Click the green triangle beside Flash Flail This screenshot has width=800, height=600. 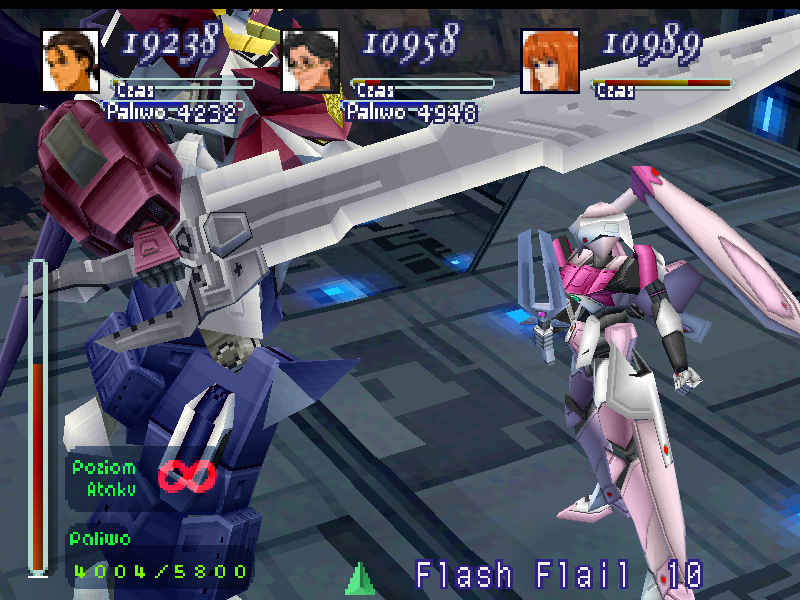(x=360, y=579)
